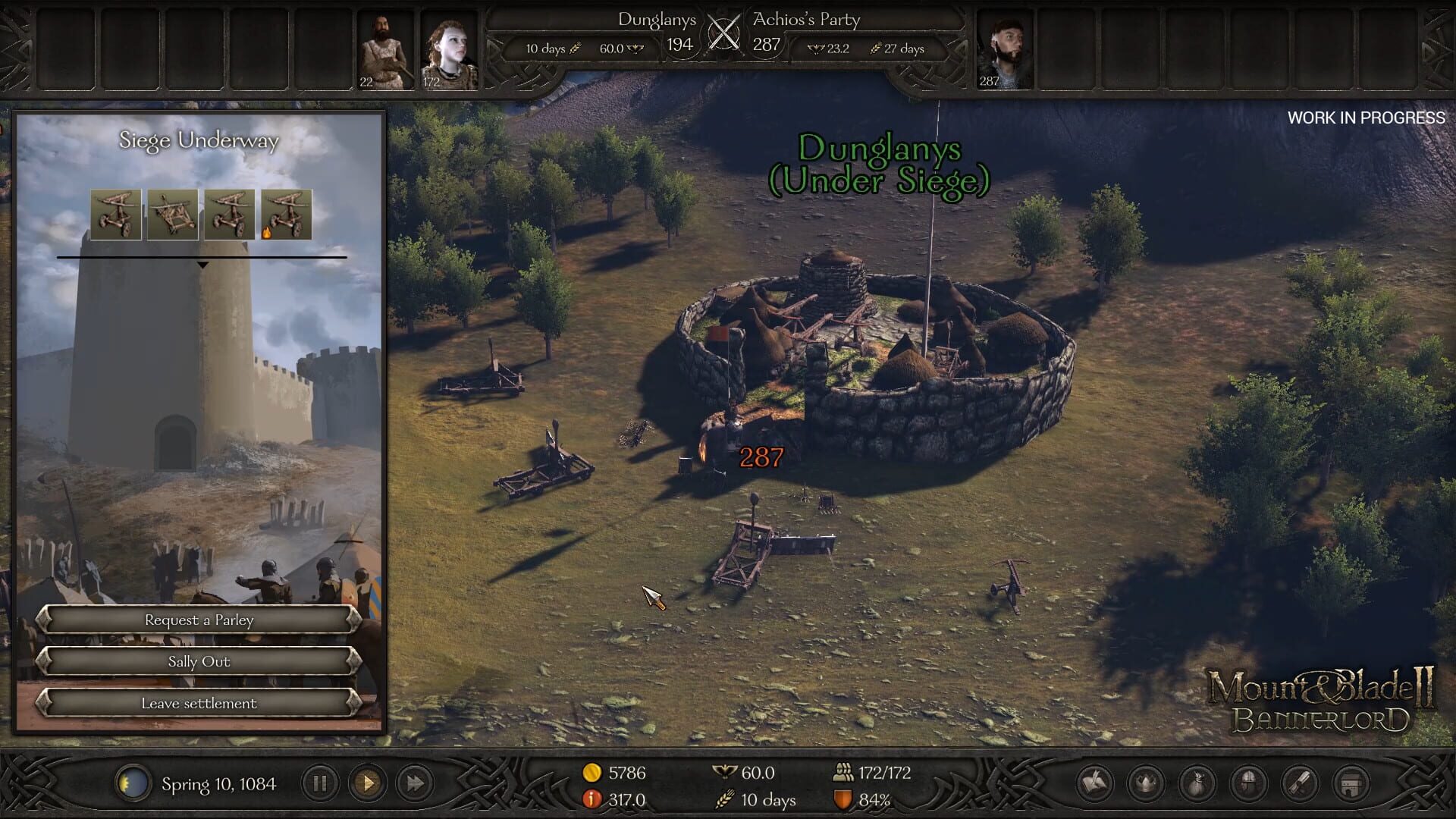Choose Sally Out

pos(199,661)
